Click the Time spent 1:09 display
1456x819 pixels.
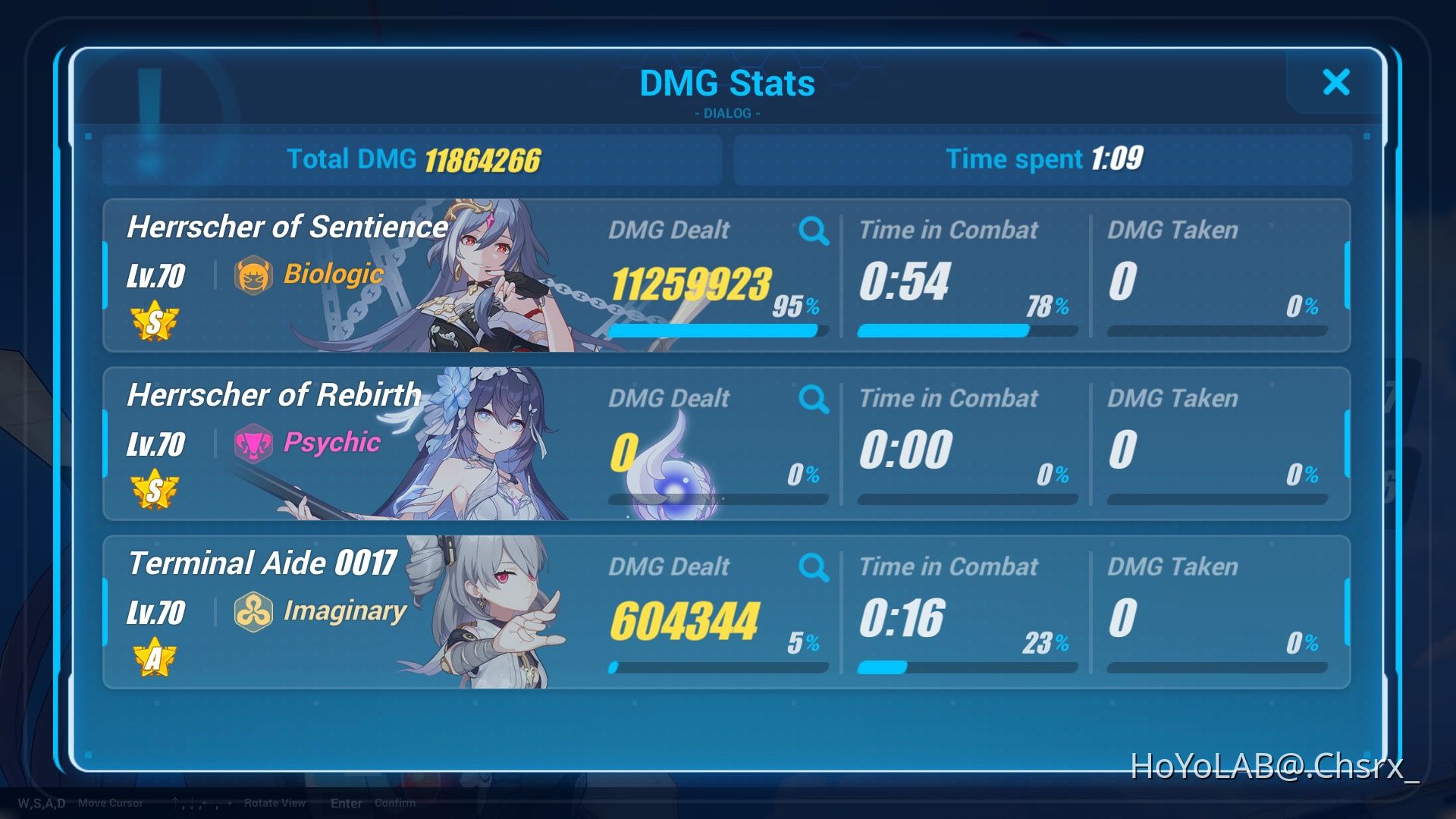coord(1045,159)
